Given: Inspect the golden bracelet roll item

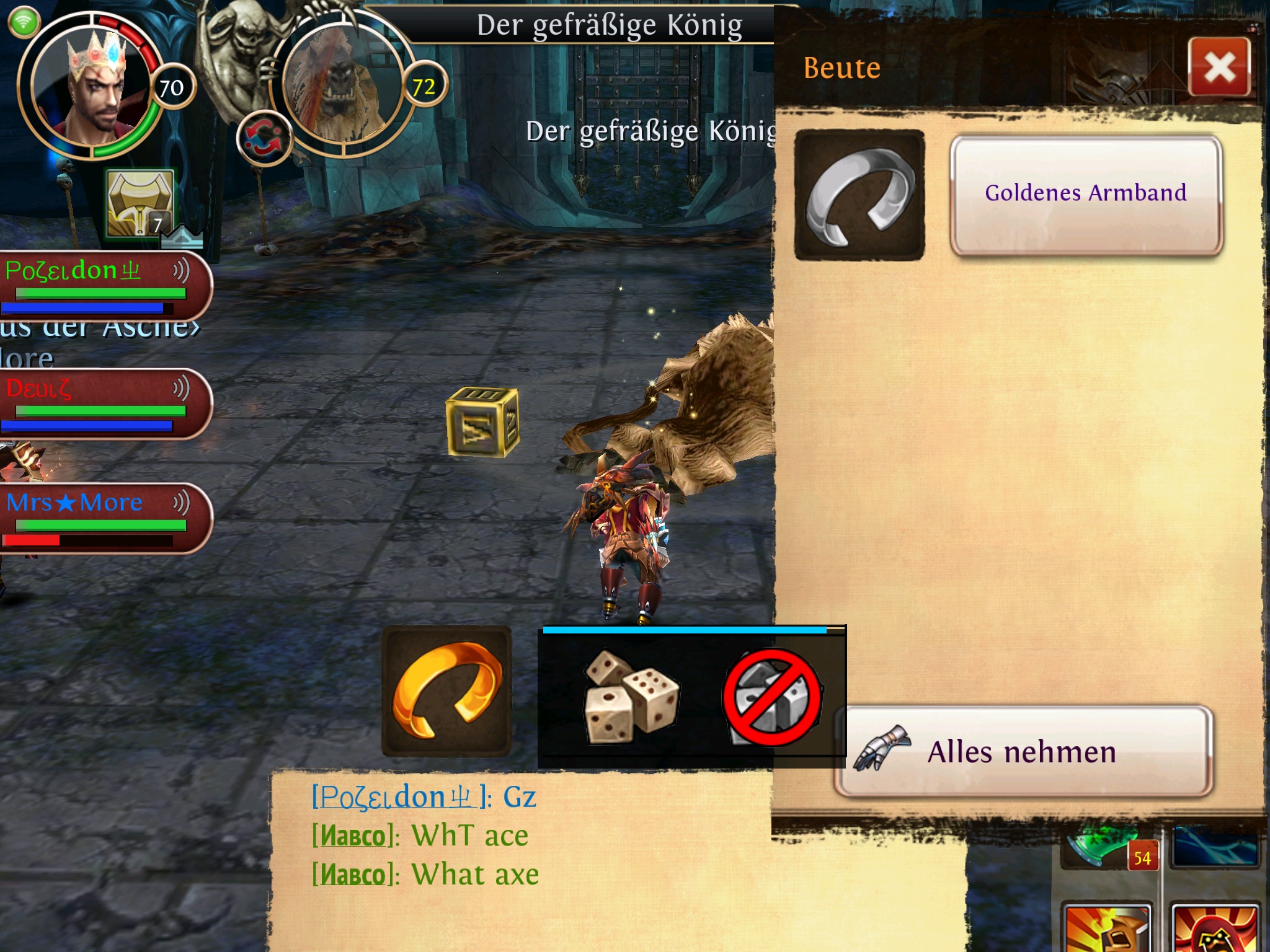Looking at the screenshot, I should (x=446, y=690).
